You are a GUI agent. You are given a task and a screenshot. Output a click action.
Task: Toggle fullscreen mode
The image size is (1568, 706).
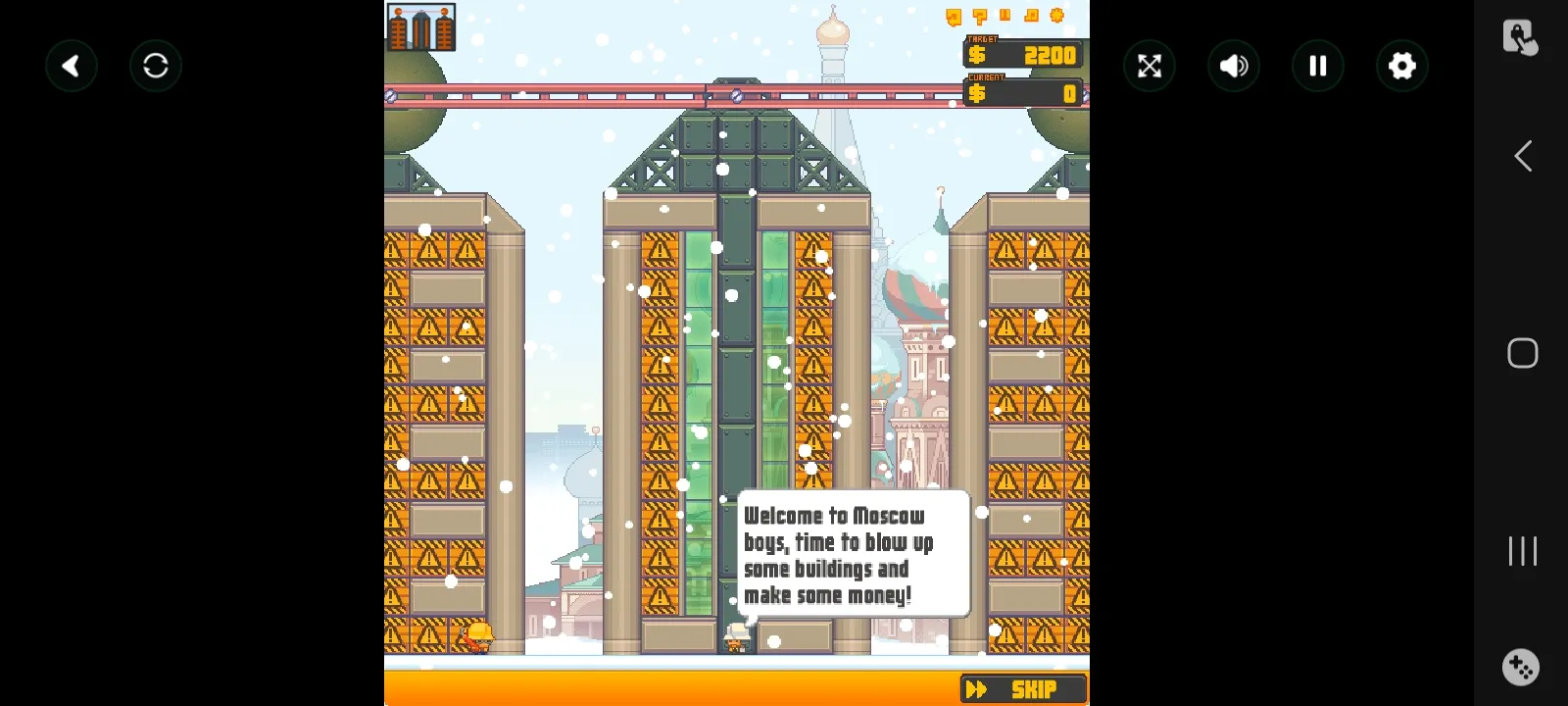pos(1150,66)
